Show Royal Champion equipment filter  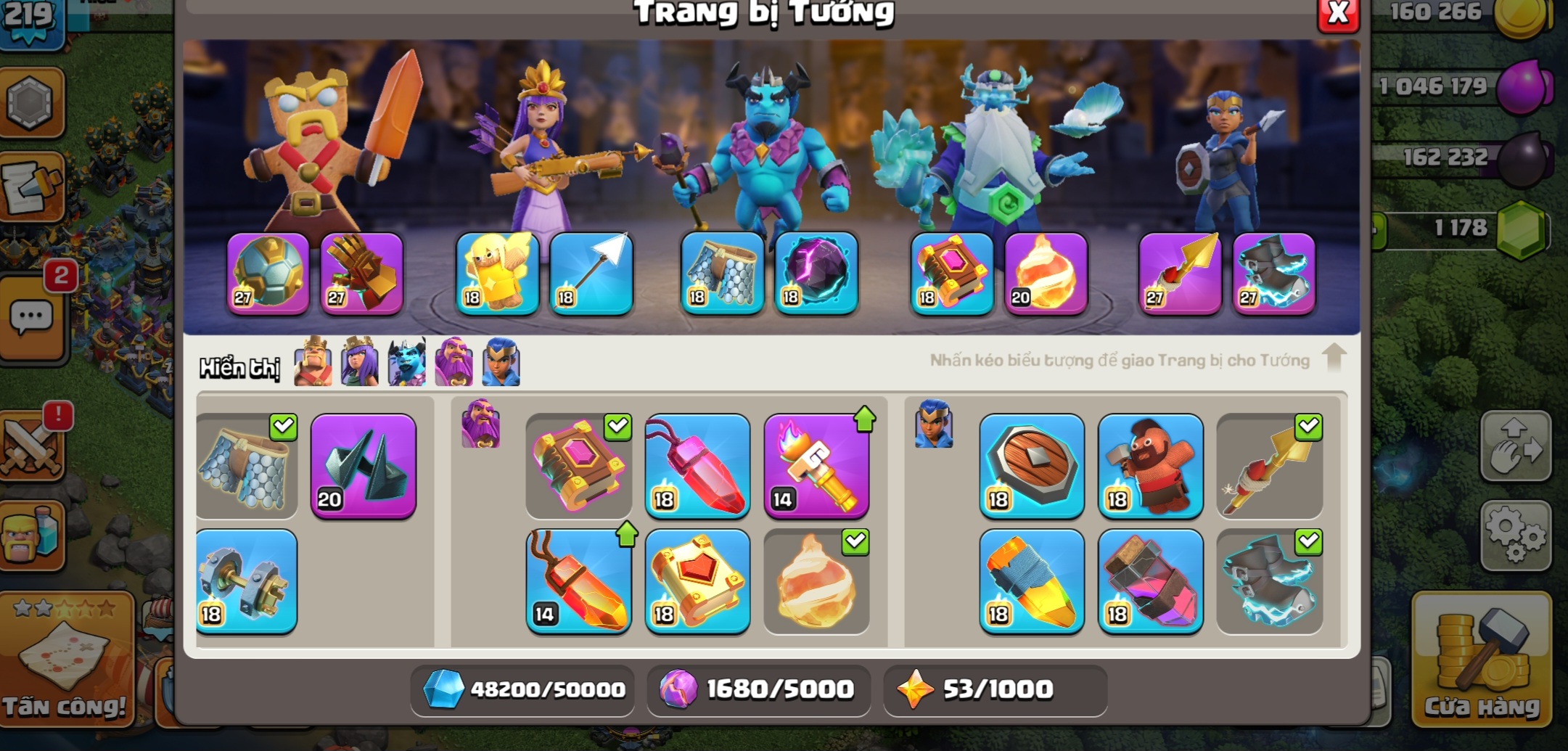[x=501, y=362]
